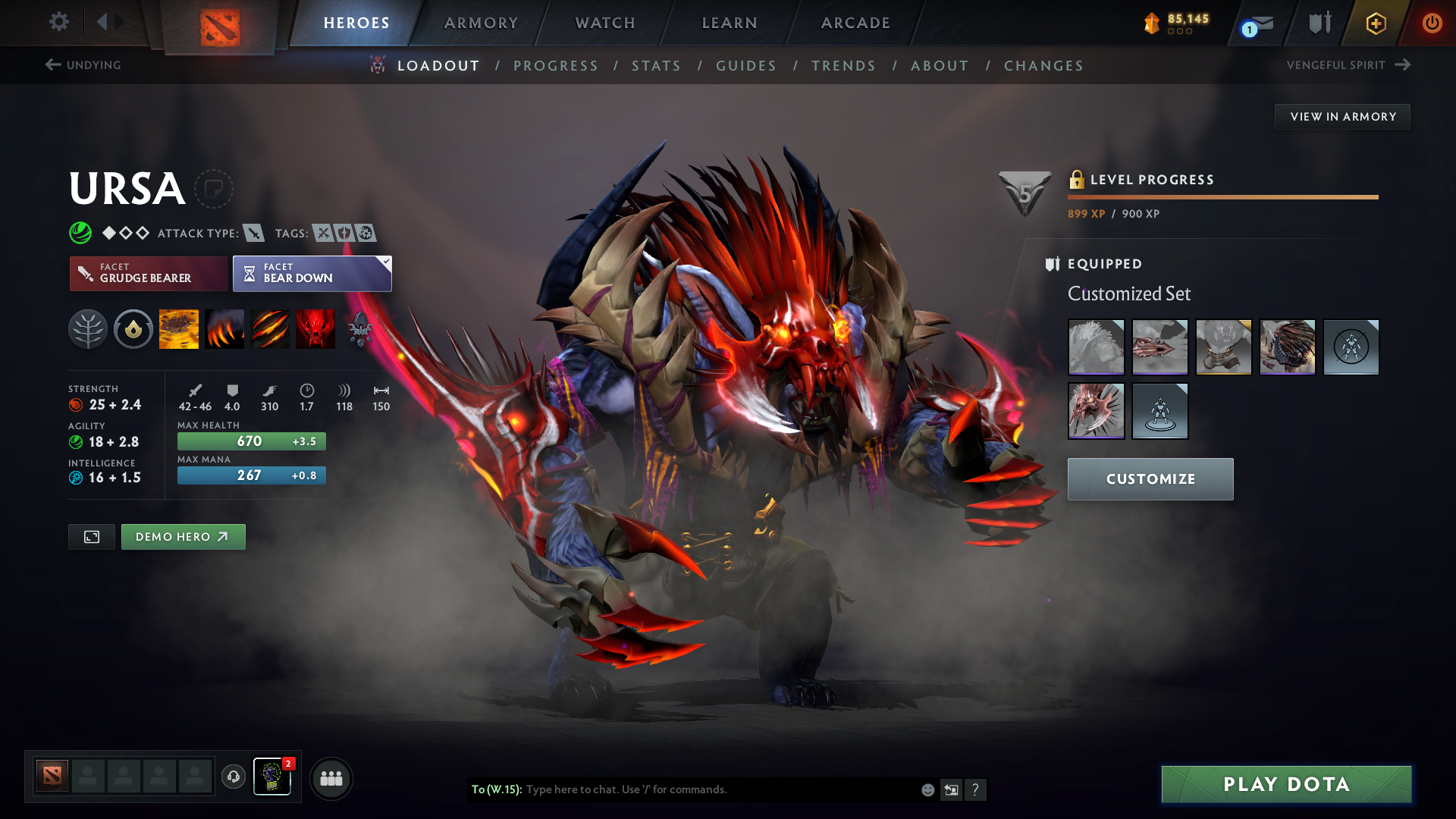Switch to the Grudge Bearer facet
The image size is (1456, 819).
click(148, 273)
